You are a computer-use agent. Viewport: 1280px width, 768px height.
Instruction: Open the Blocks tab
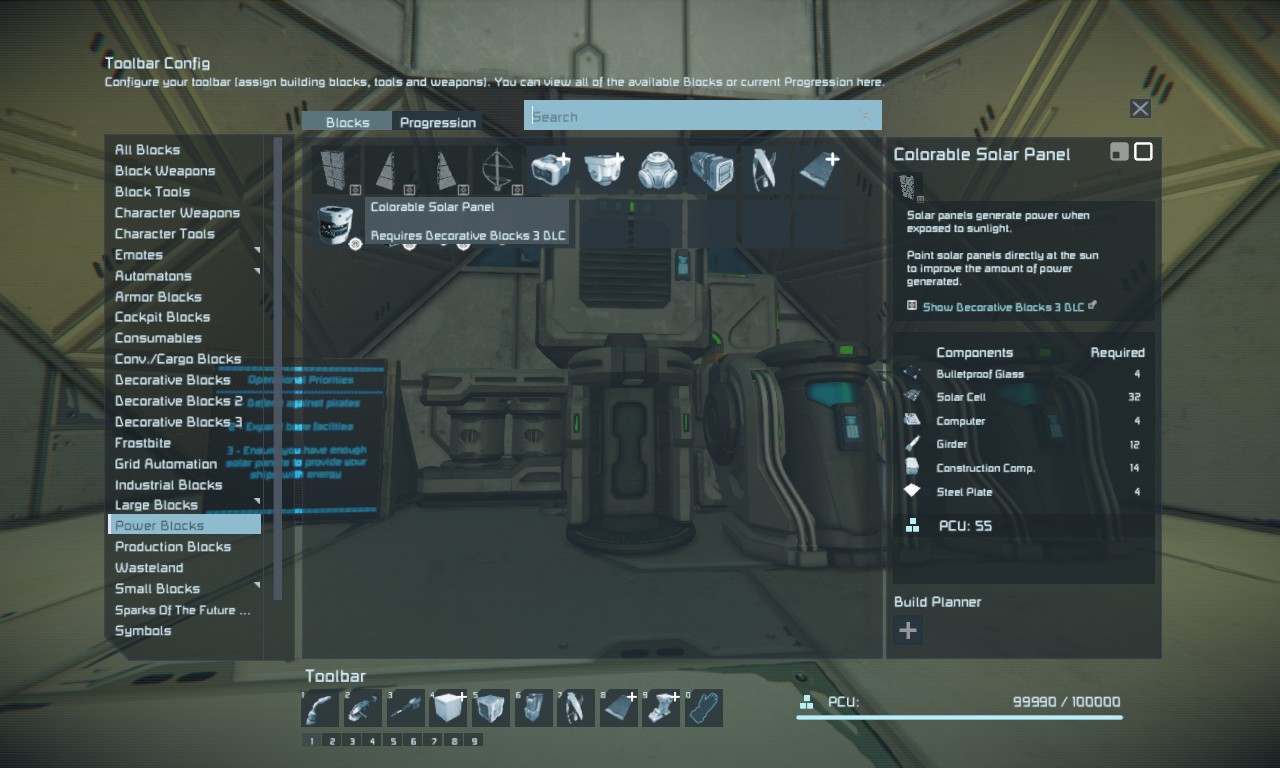(x=347, y=122)
